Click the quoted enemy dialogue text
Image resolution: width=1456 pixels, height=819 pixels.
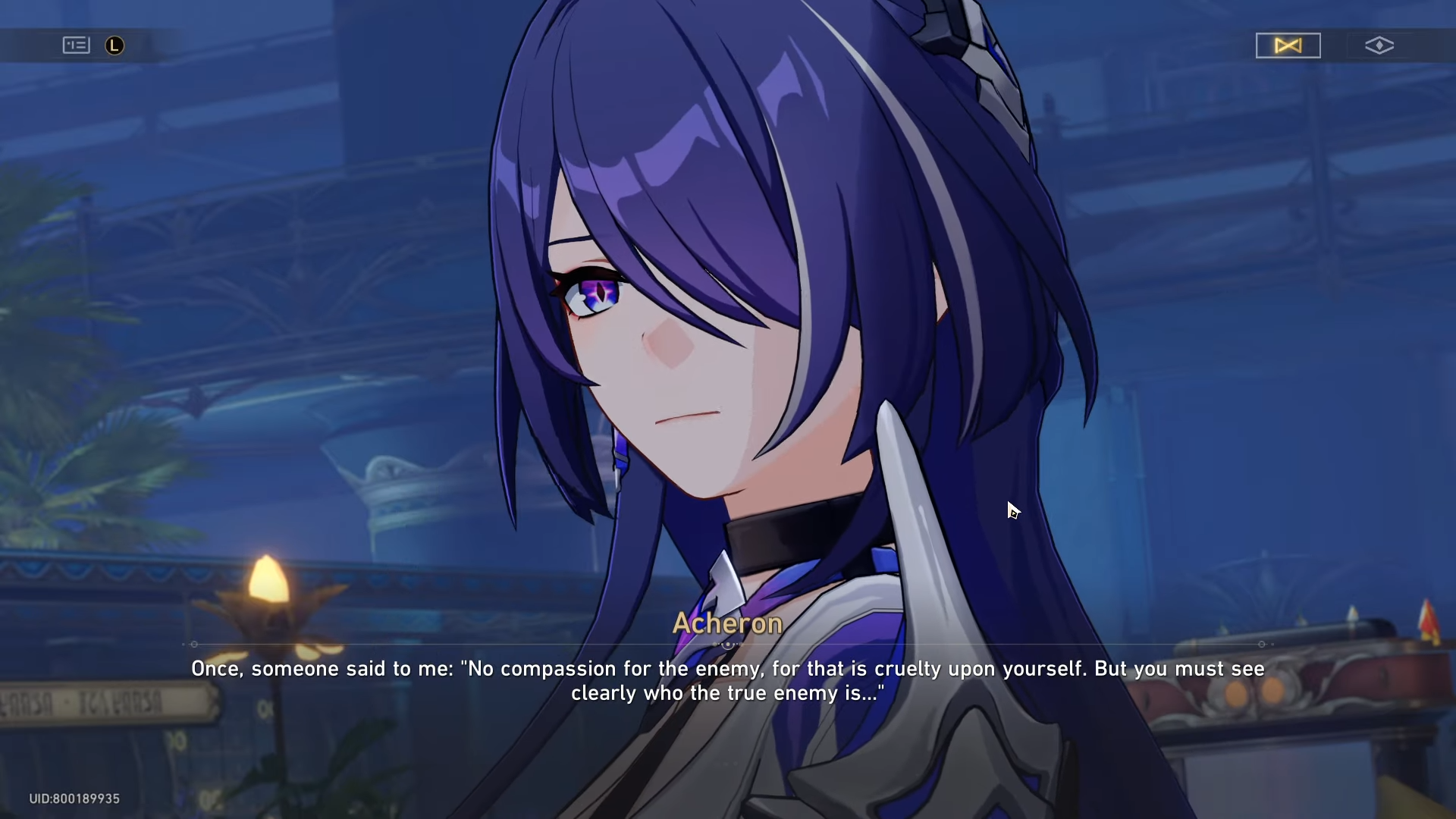727,669
